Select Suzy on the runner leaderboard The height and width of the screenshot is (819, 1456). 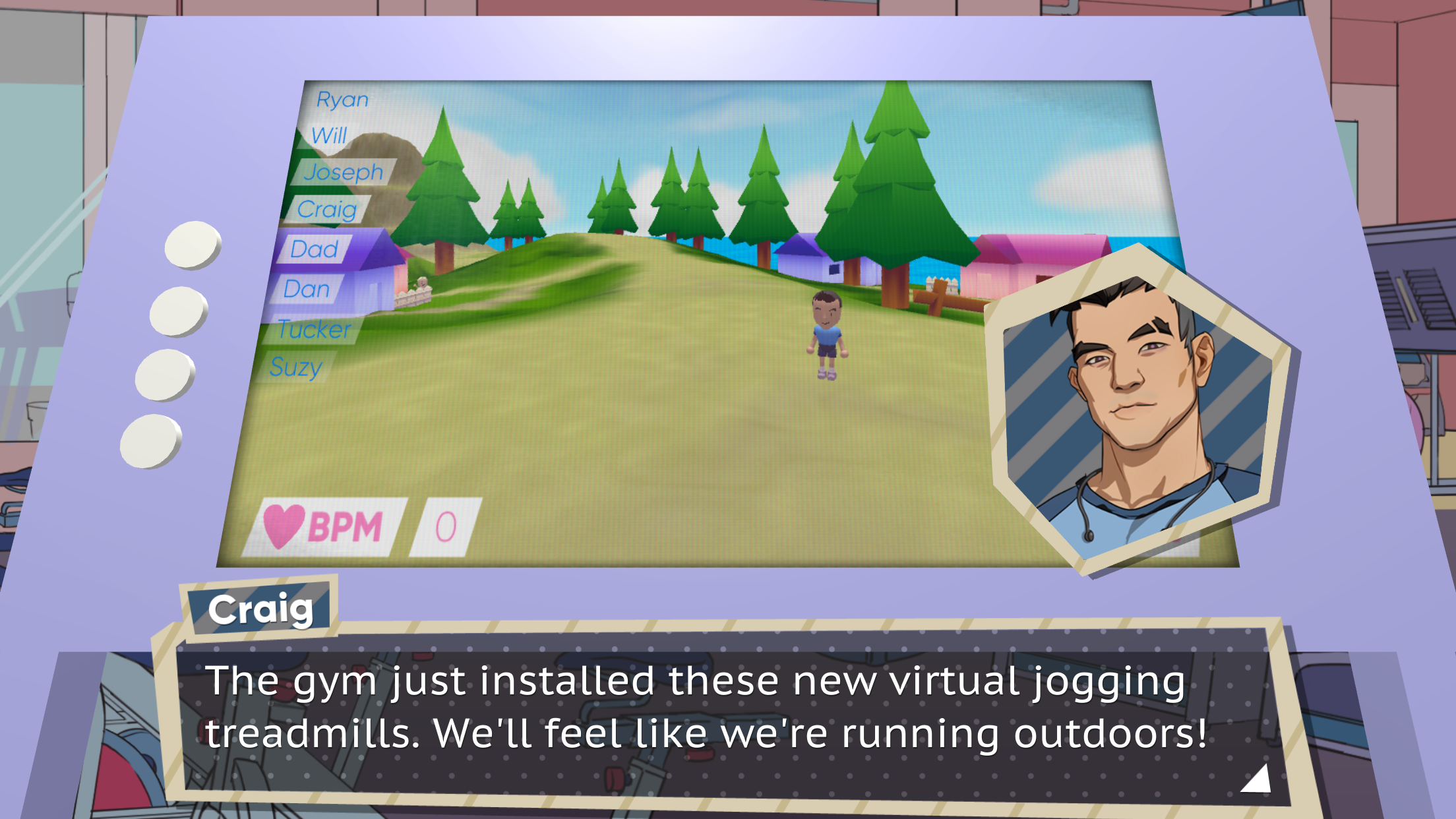tap(297, 368)
